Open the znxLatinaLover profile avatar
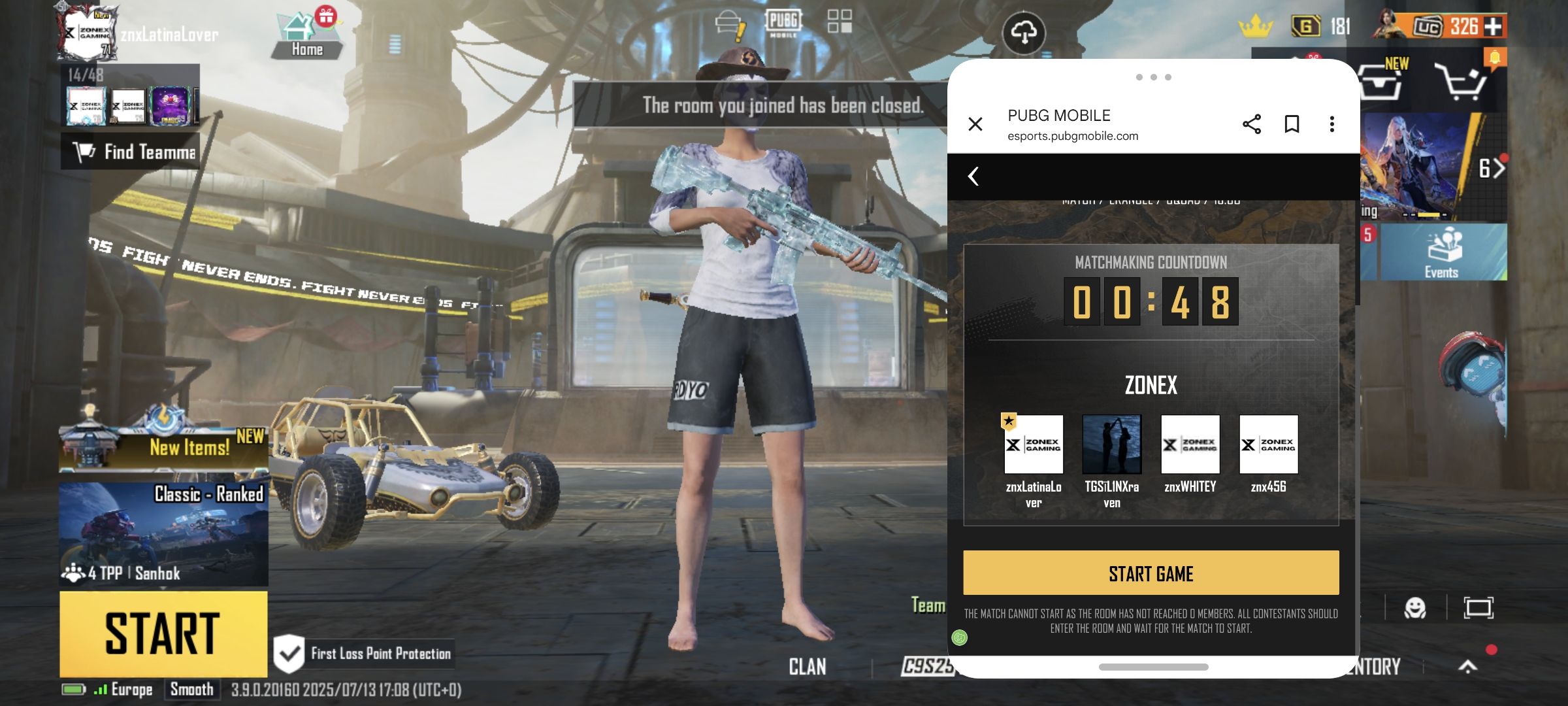 pos(87,33)
